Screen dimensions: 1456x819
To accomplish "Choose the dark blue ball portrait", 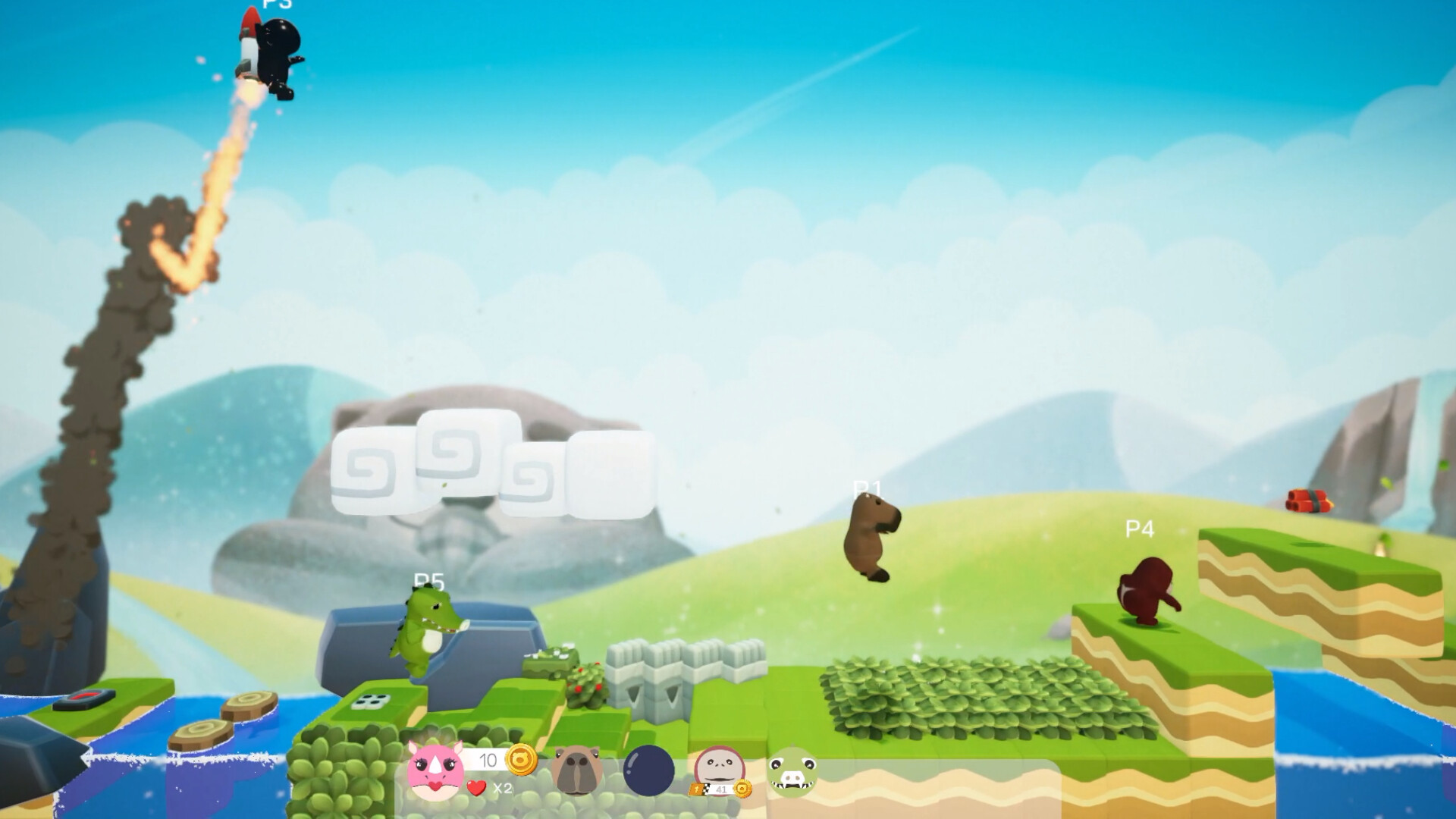I will tap(648, 770).
